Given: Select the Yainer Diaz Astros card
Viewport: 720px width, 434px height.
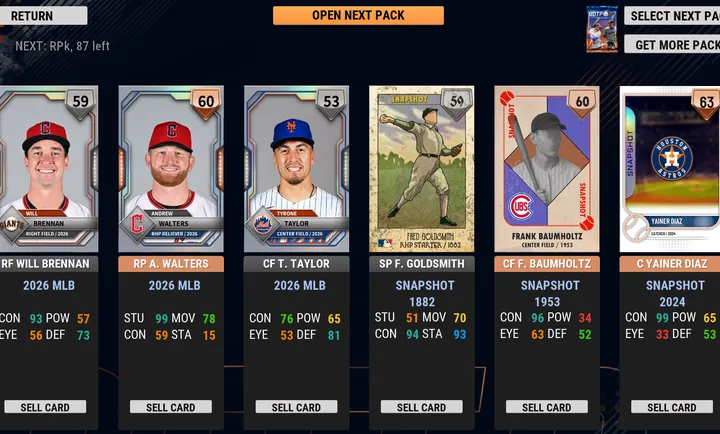Looking at the screenshot, I should (x=670, y=168).
